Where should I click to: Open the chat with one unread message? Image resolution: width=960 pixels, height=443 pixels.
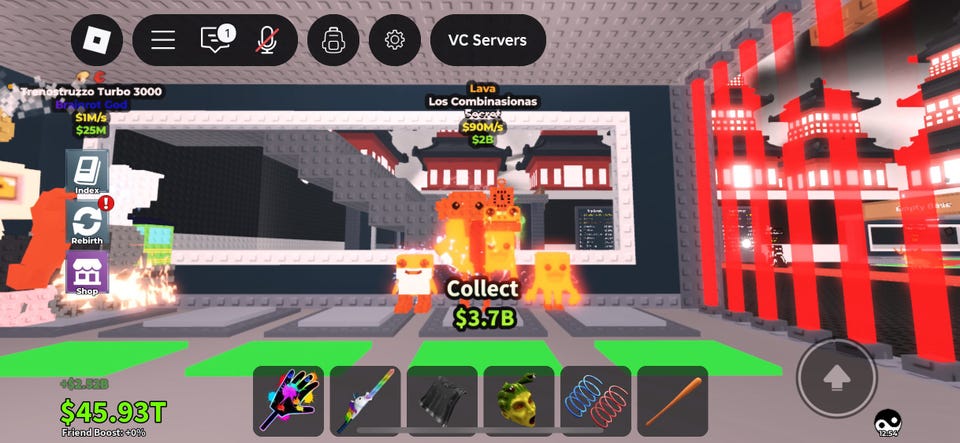click(x=216, y=40)
